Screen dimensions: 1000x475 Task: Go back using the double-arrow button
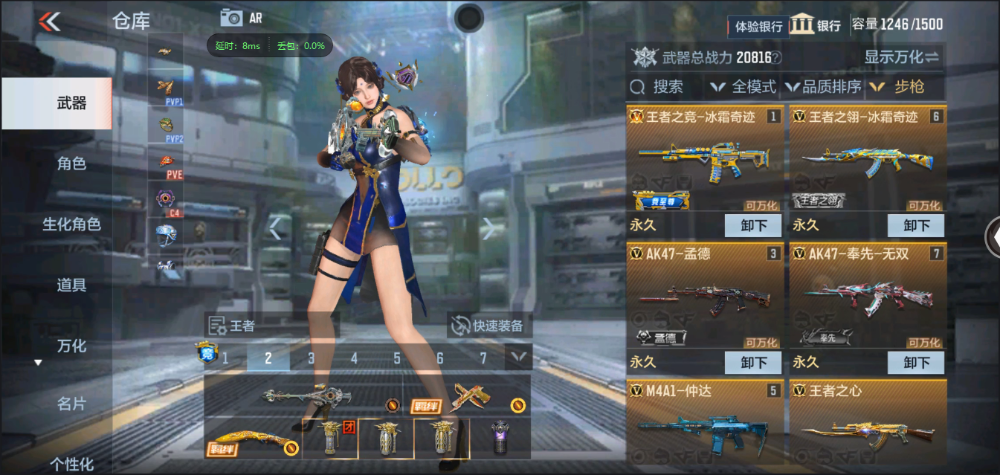click(49, 21)
